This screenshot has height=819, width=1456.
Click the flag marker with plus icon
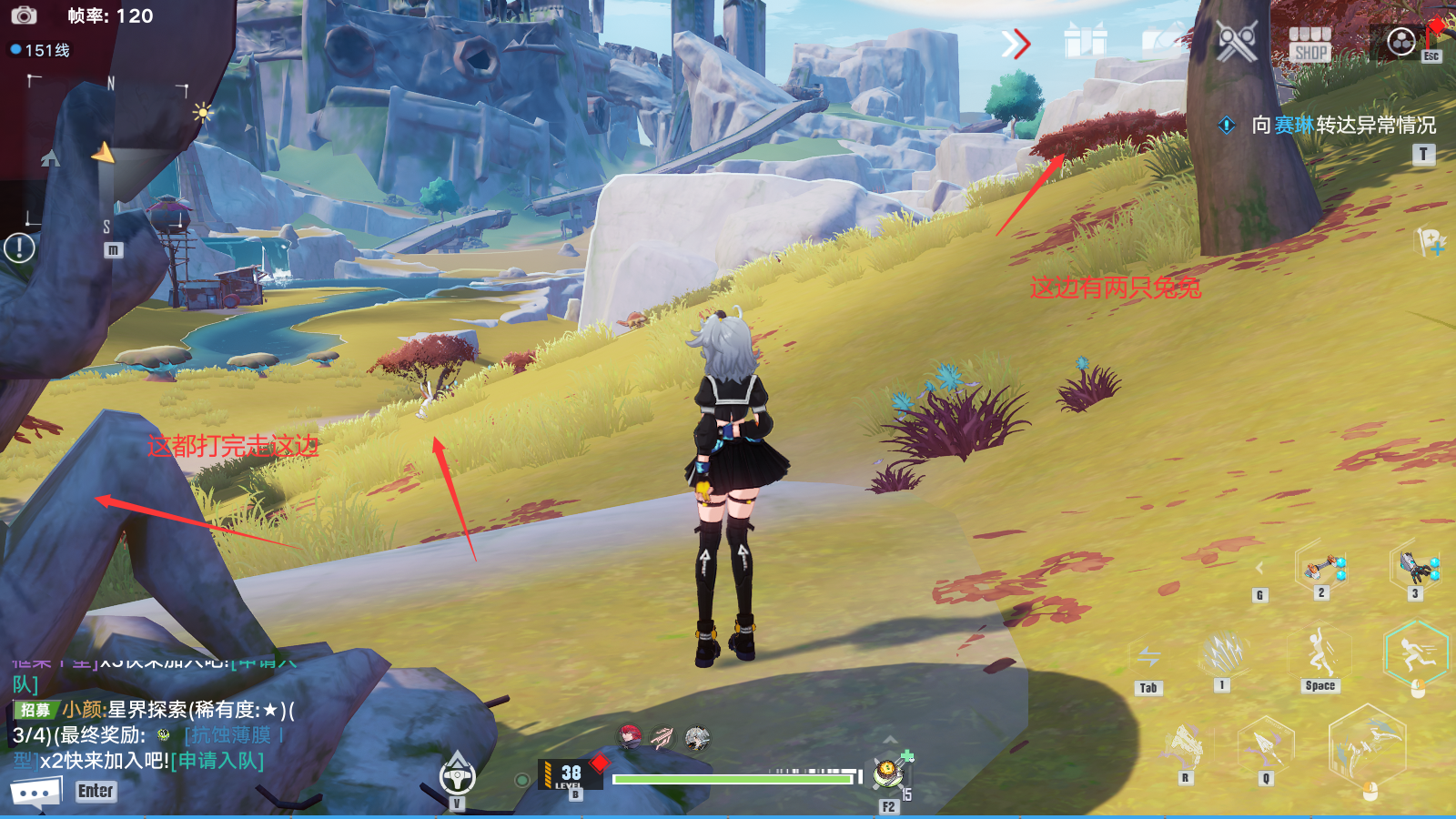tap(1430, 242)
